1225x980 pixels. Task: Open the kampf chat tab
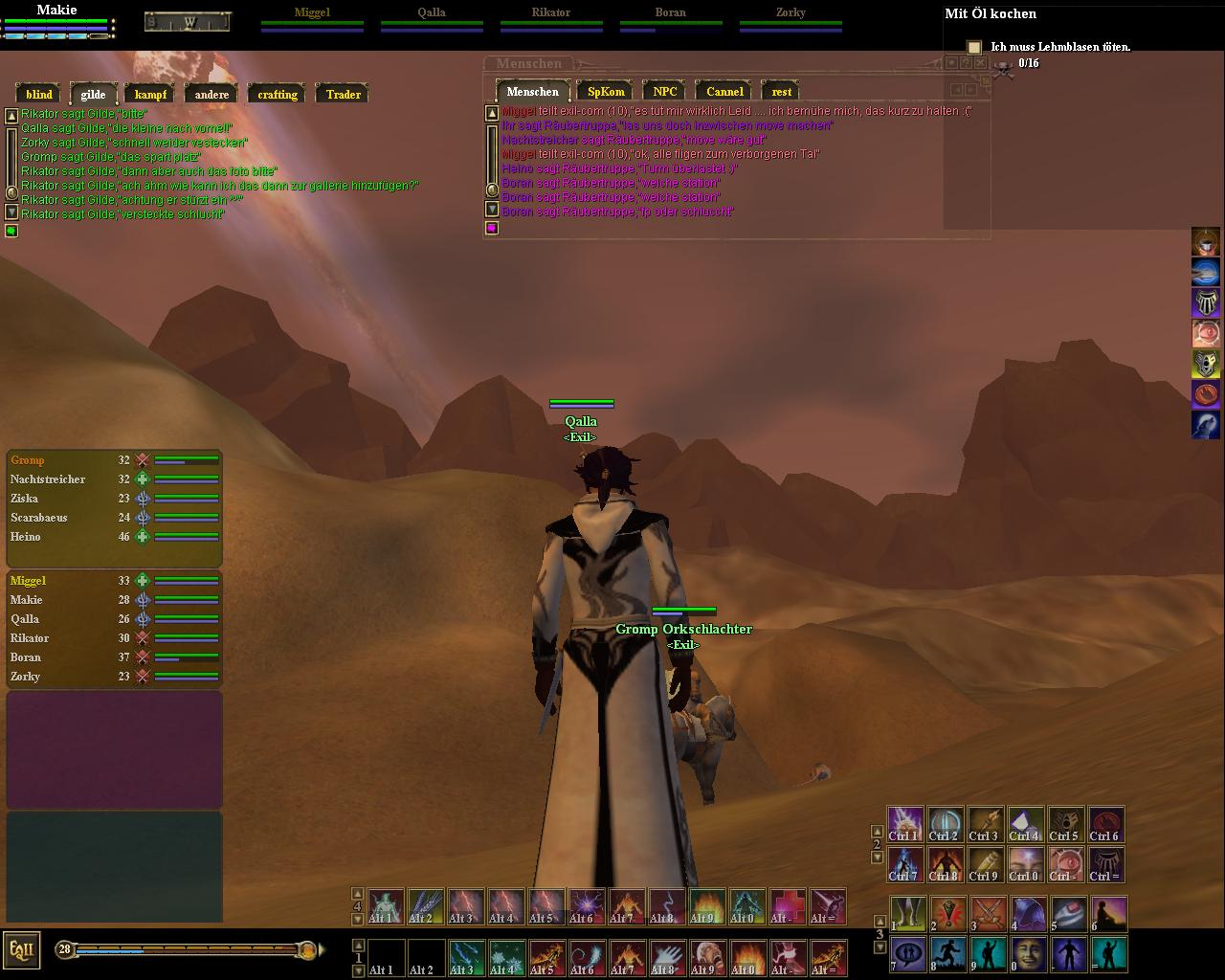click(x=150, y=95)
